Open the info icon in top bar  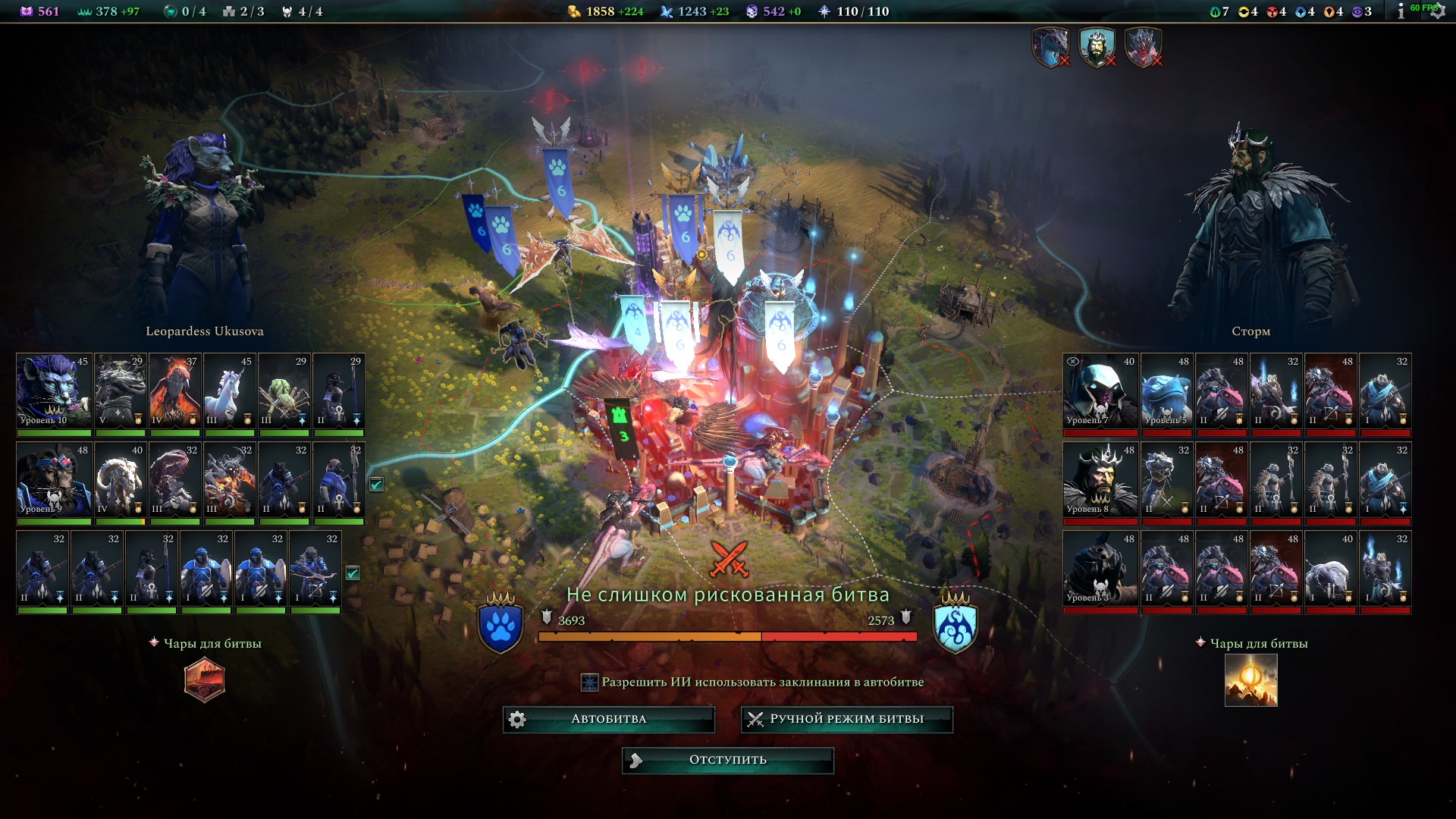(1401, 11)
